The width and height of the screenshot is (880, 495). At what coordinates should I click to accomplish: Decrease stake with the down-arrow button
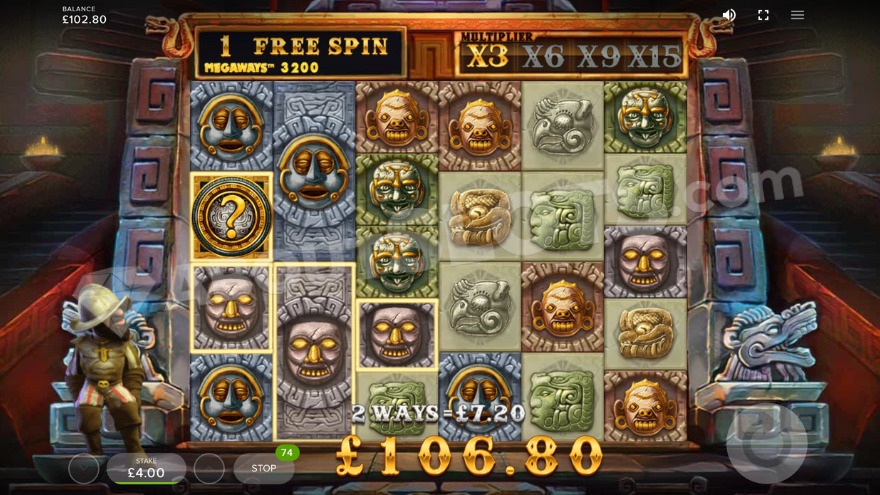click(84, 468)
